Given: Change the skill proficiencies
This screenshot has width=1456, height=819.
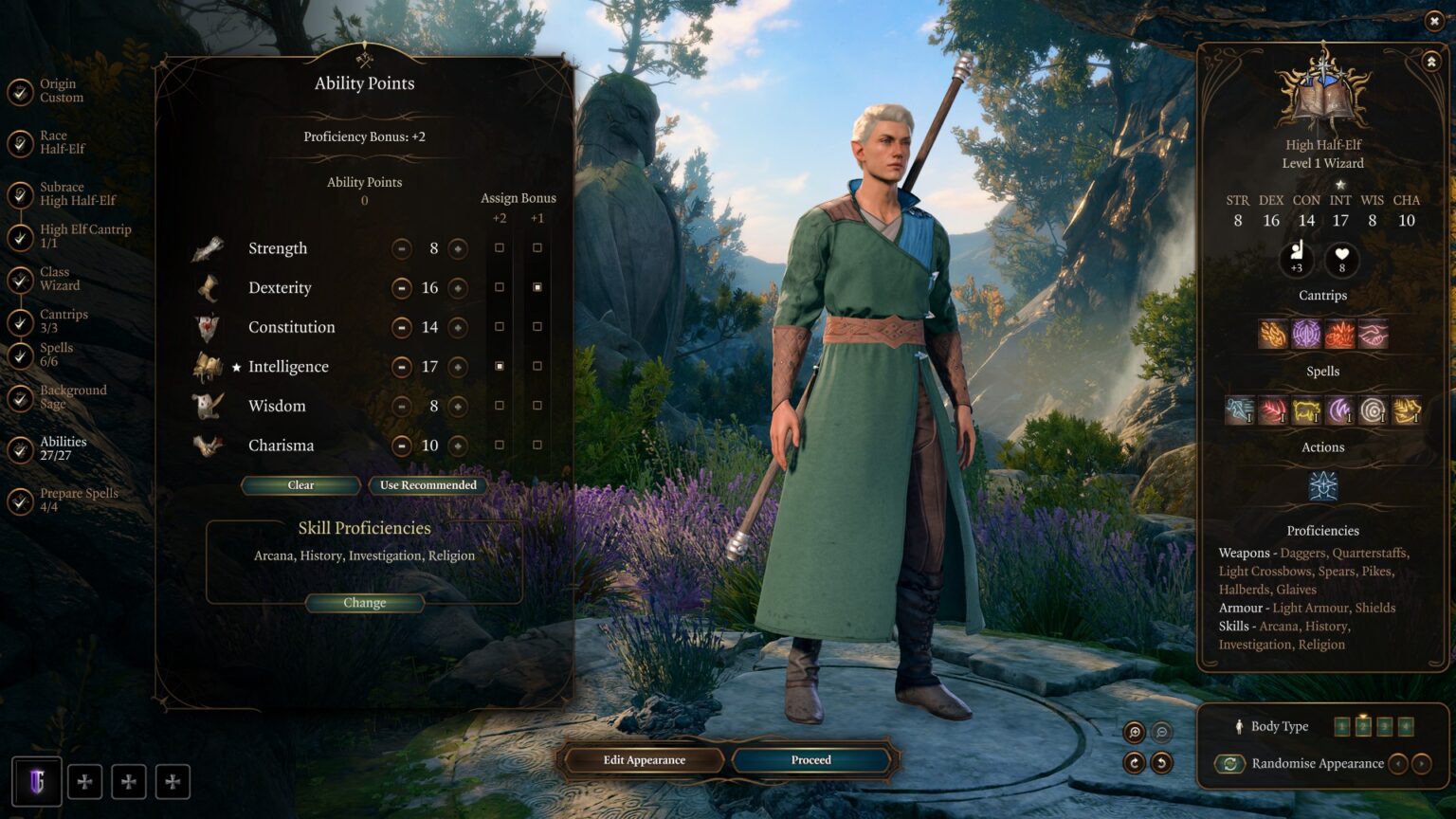Looking at the screenshot, I should 364,603.
